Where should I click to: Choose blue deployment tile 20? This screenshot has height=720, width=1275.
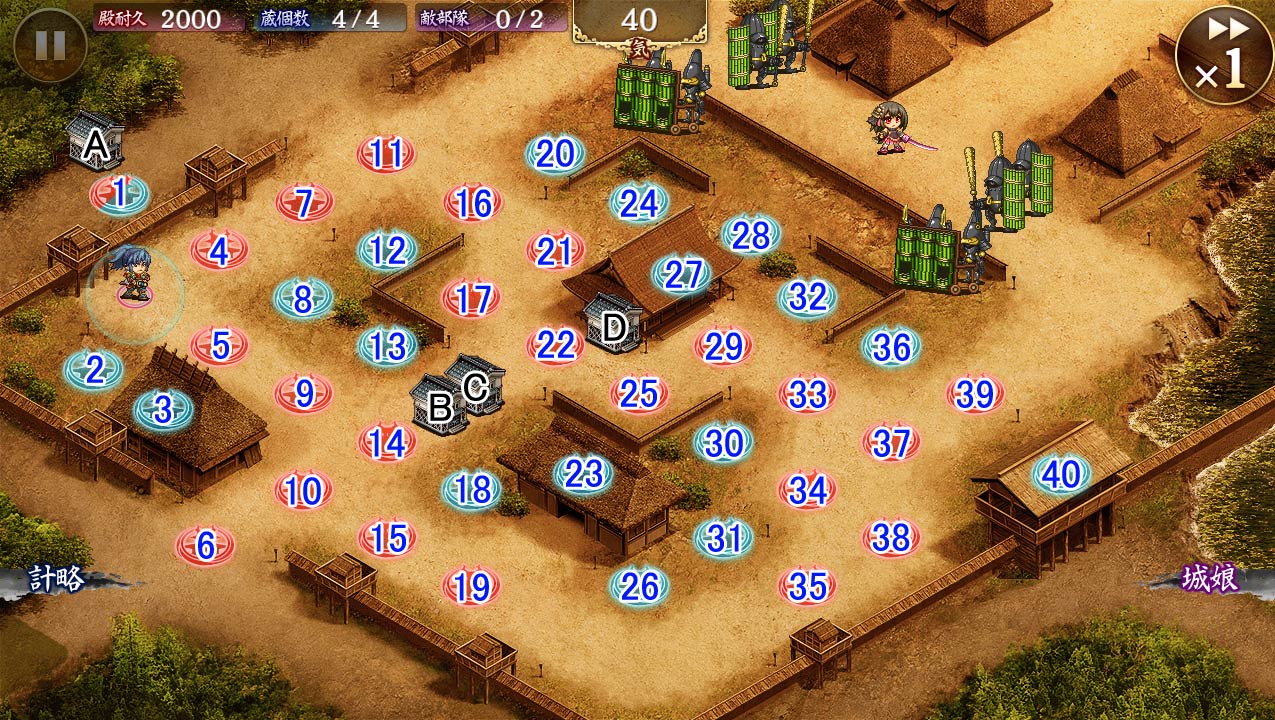point(555,154)
